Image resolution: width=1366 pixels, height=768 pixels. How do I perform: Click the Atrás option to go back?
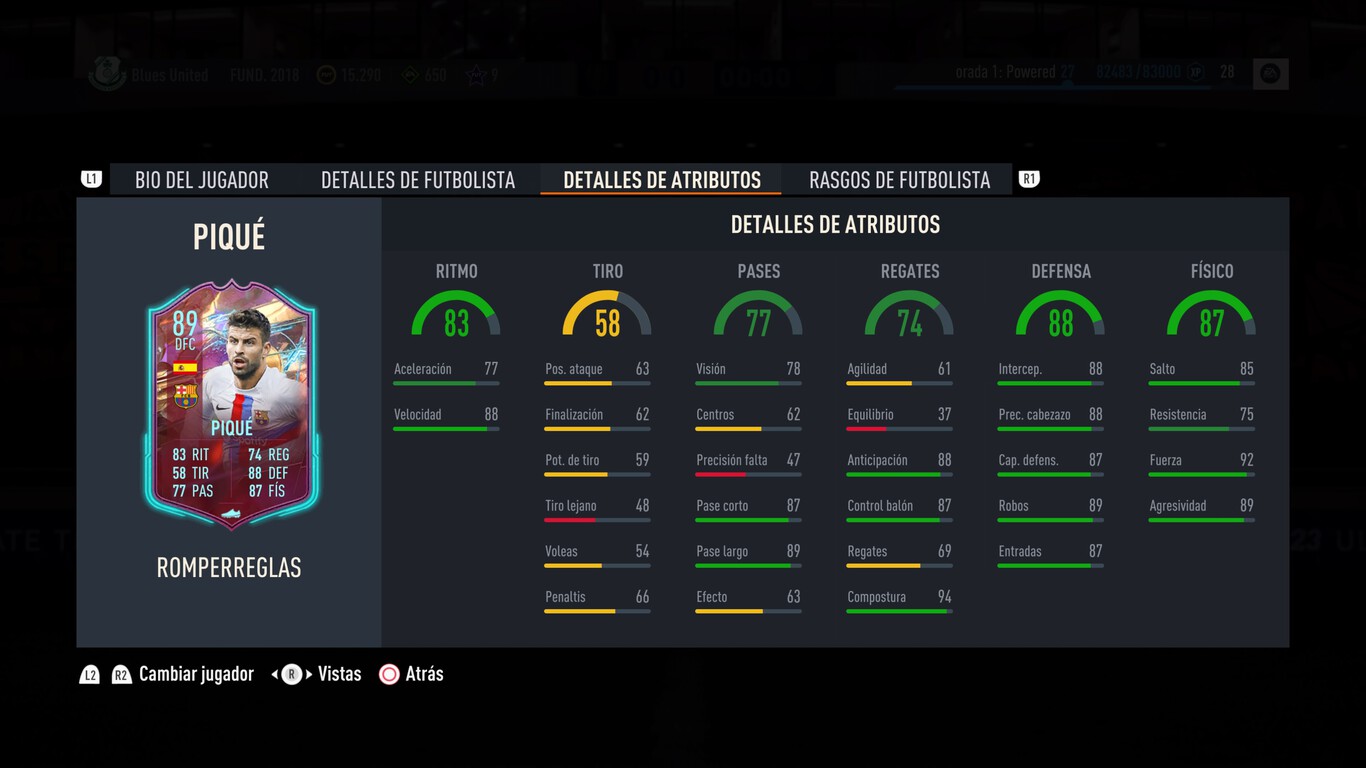point(424,674)
